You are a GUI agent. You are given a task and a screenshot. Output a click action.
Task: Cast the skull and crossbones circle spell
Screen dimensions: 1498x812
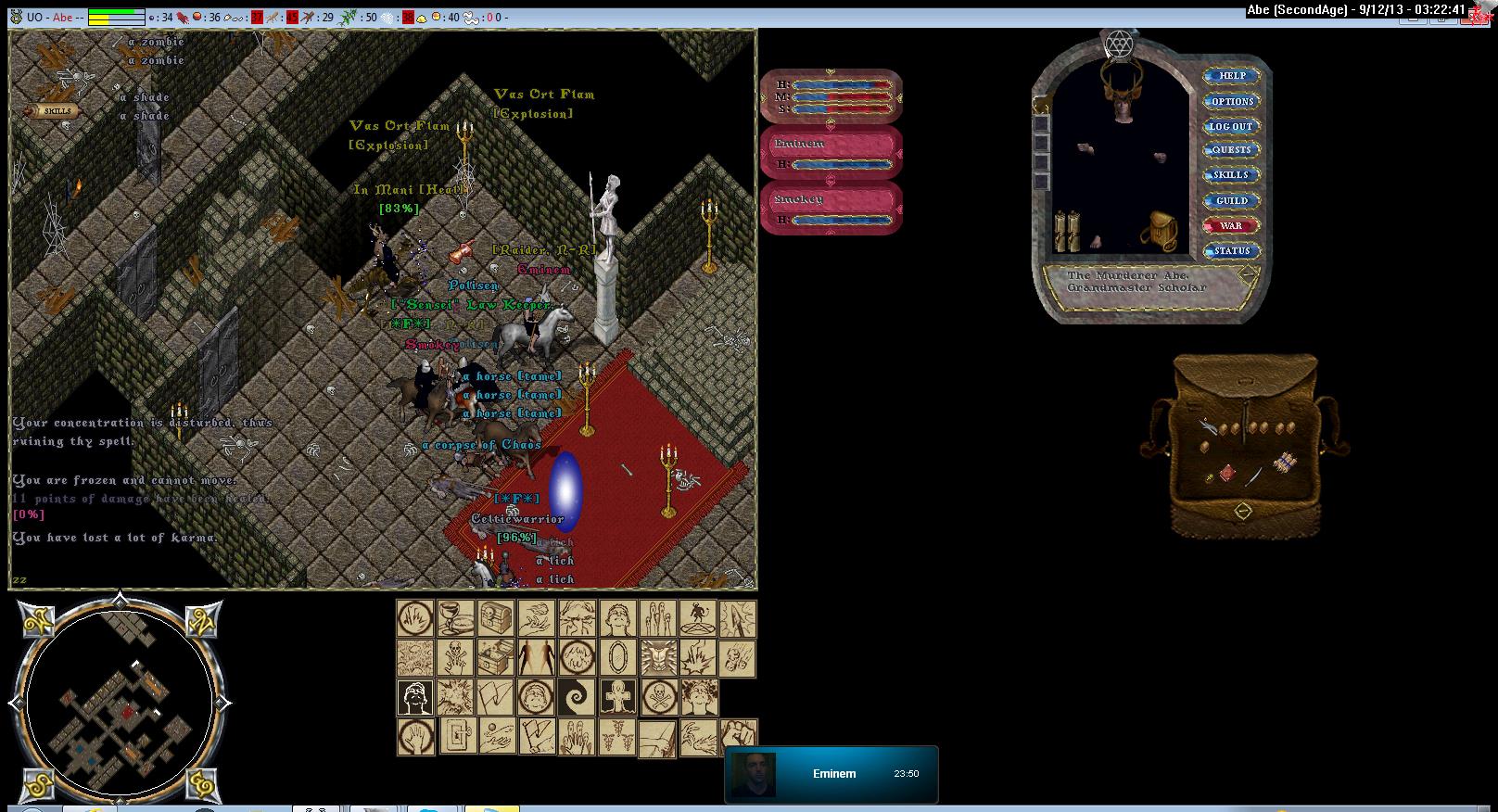click(x=658, y=697)
